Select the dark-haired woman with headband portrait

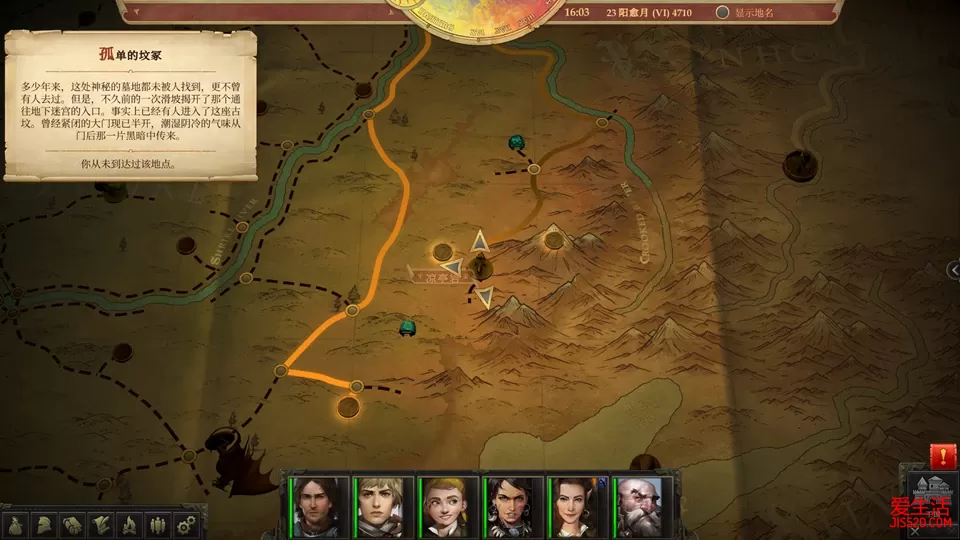pos(514,505)
